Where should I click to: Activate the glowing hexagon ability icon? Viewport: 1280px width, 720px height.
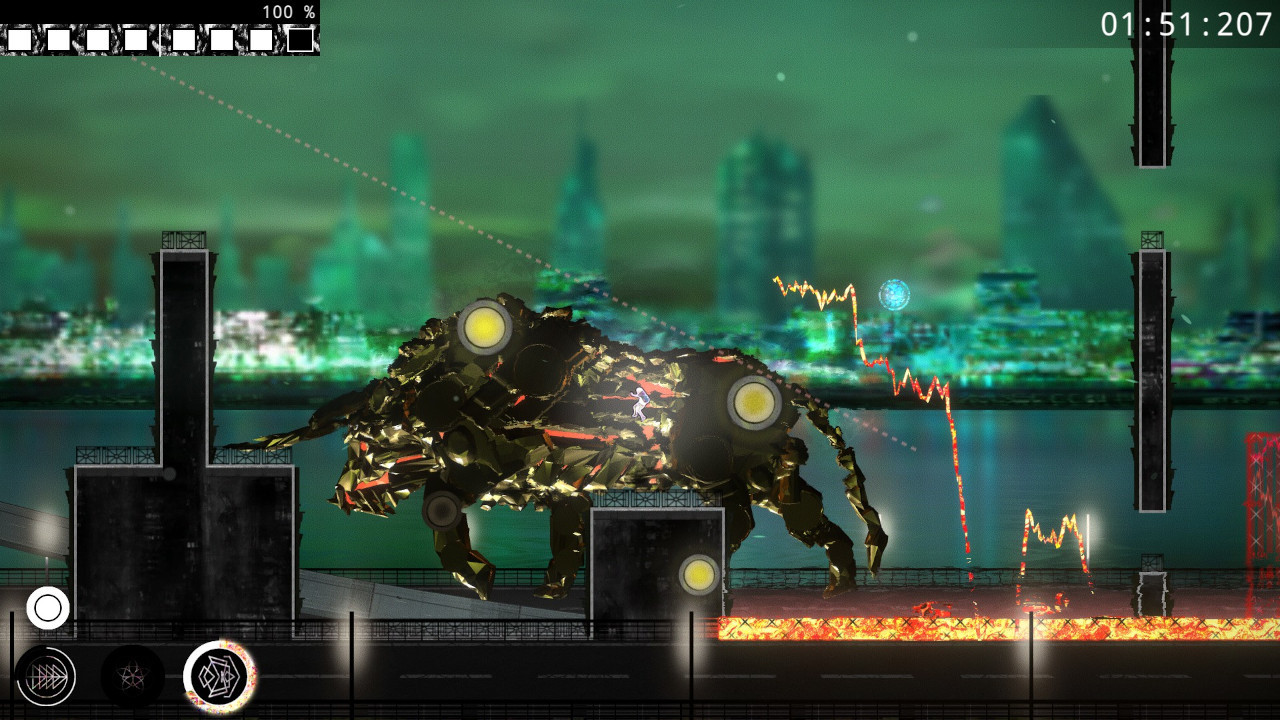[x=222, y=678]
